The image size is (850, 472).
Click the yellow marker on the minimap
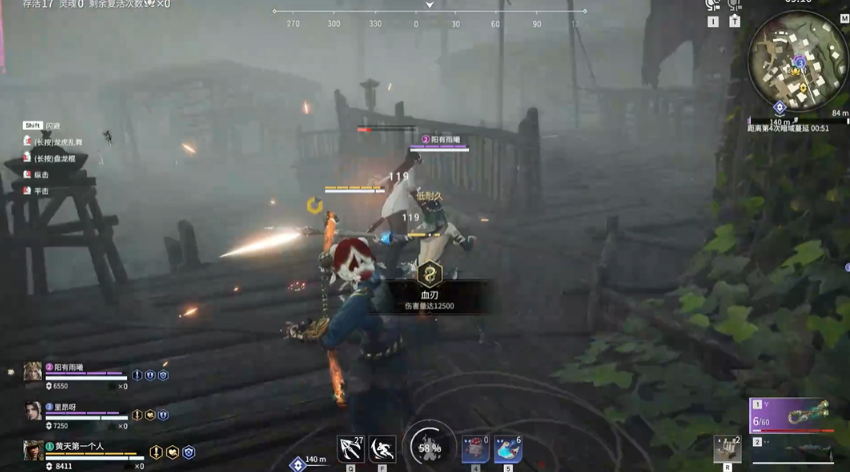coord(802,88)
